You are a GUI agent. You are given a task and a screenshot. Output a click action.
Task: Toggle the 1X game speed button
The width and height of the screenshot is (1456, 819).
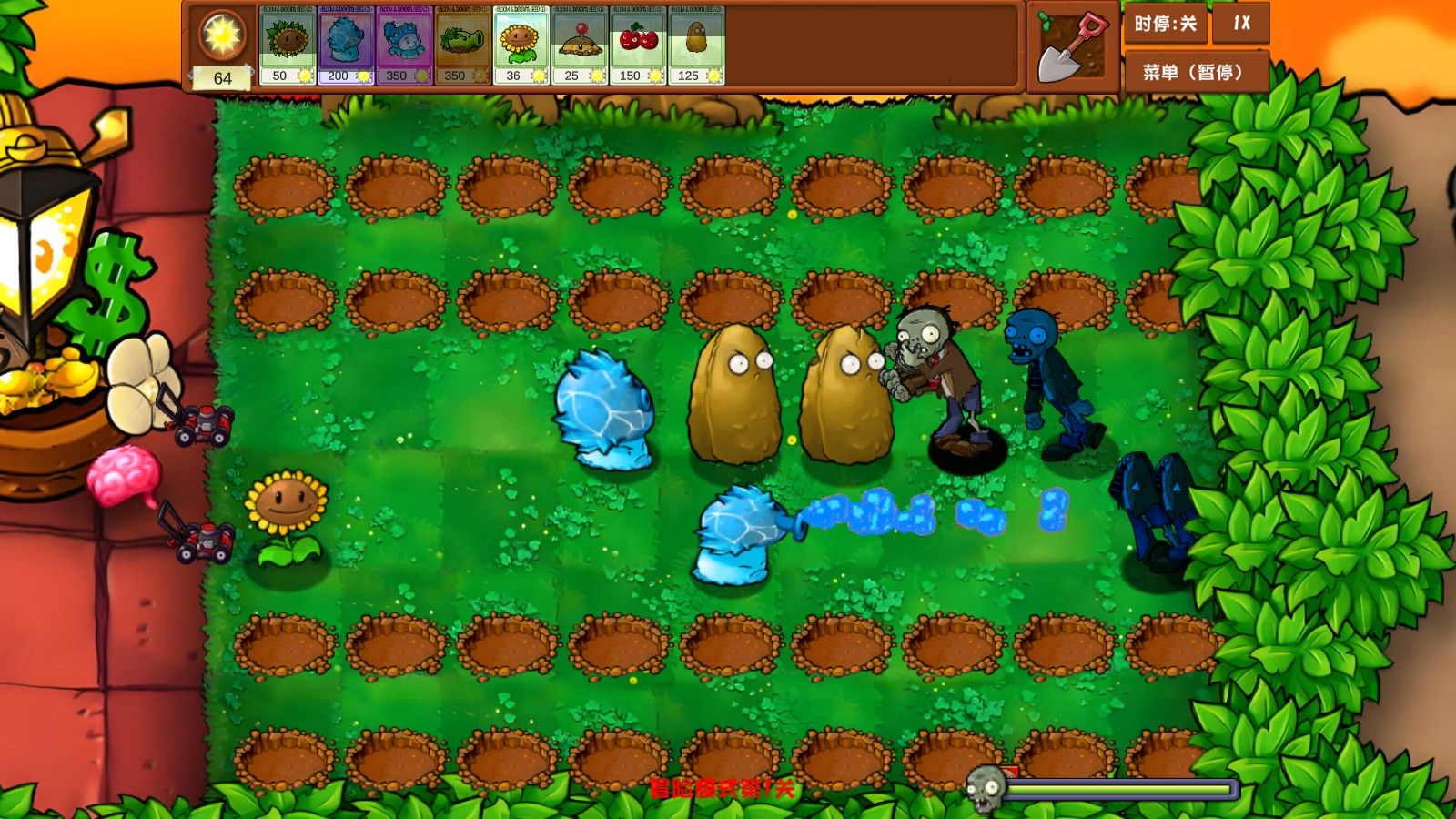[1240, 25]
